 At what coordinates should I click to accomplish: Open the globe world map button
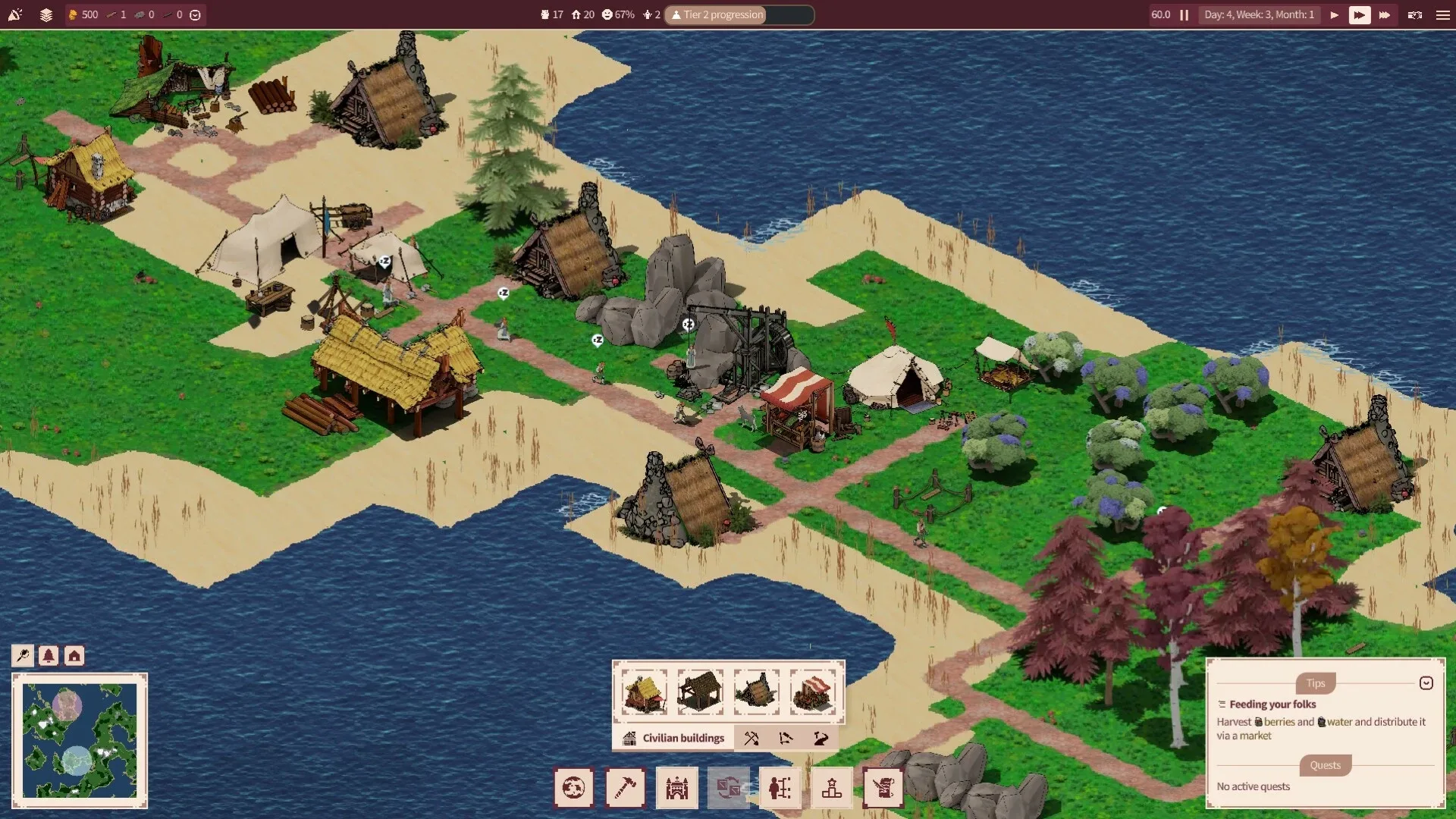(573, 788)
